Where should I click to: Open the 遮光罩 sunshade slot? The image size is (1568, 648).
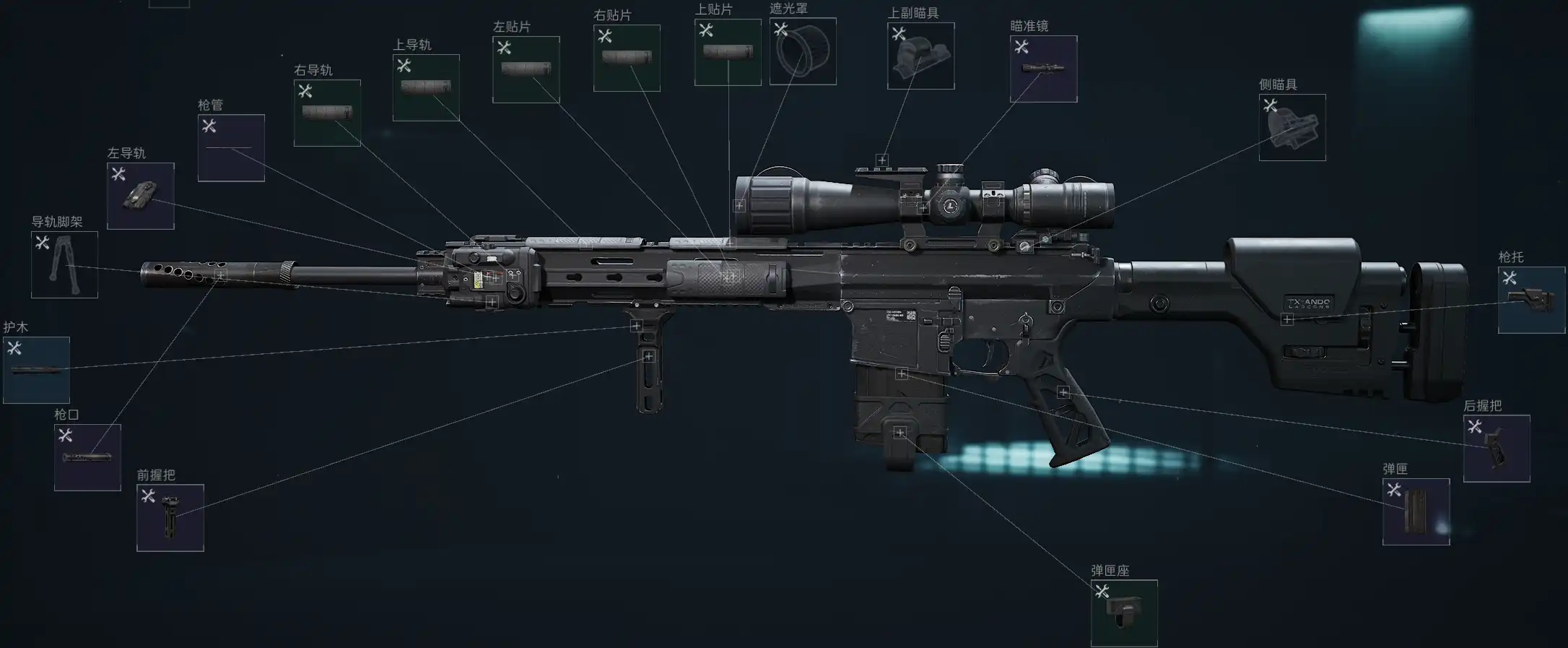(x=803, y=51)
